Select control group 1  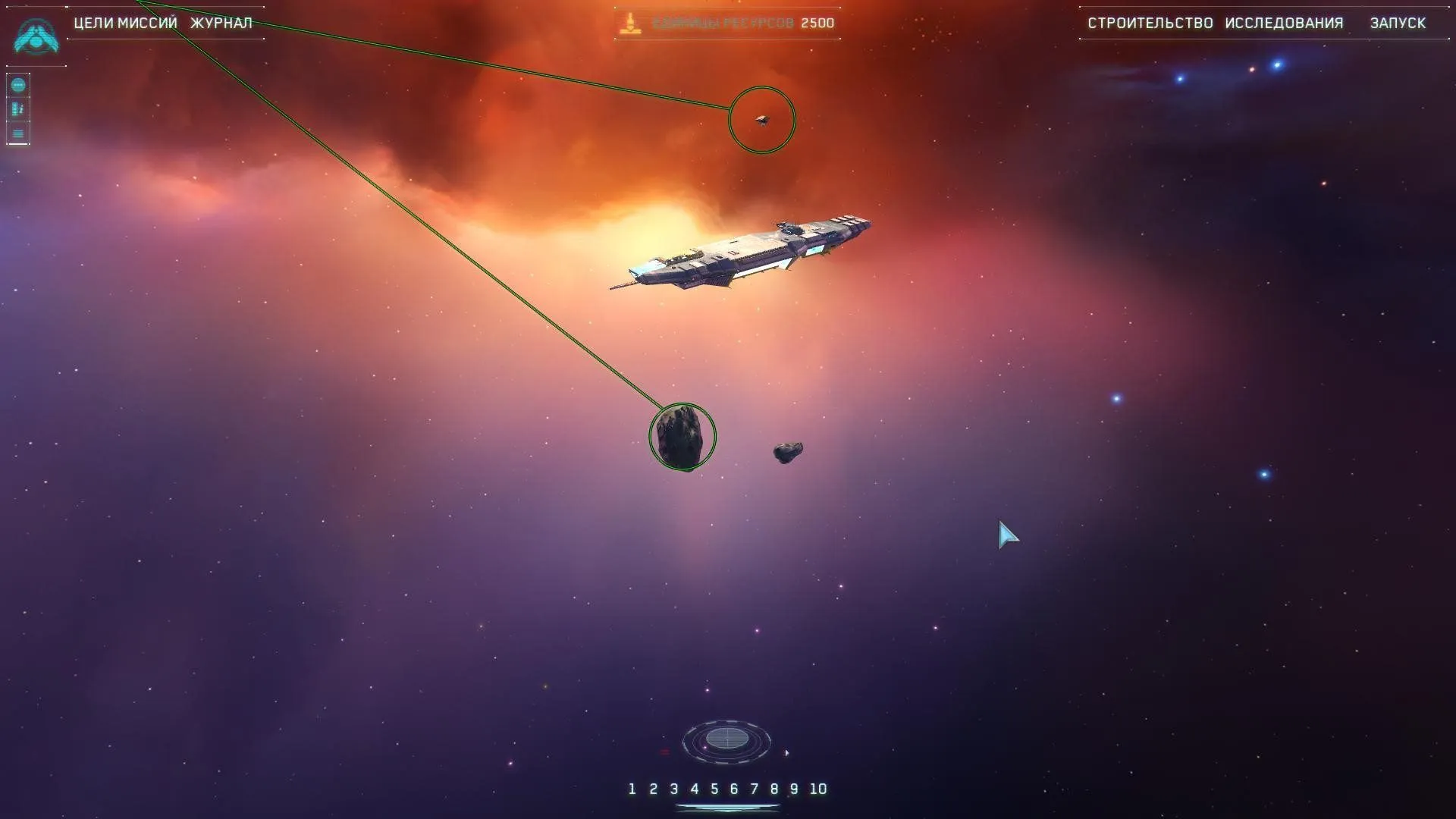click(x=632, y=789)
